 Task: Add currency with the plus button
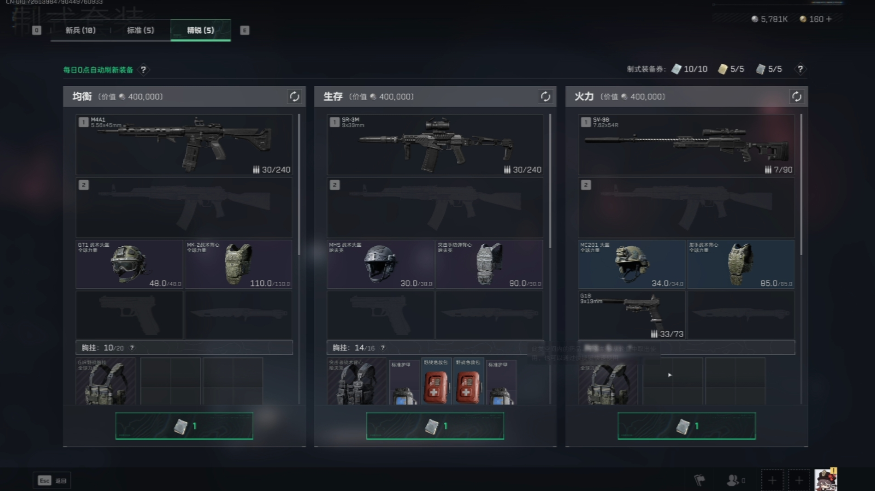point(827,19)
